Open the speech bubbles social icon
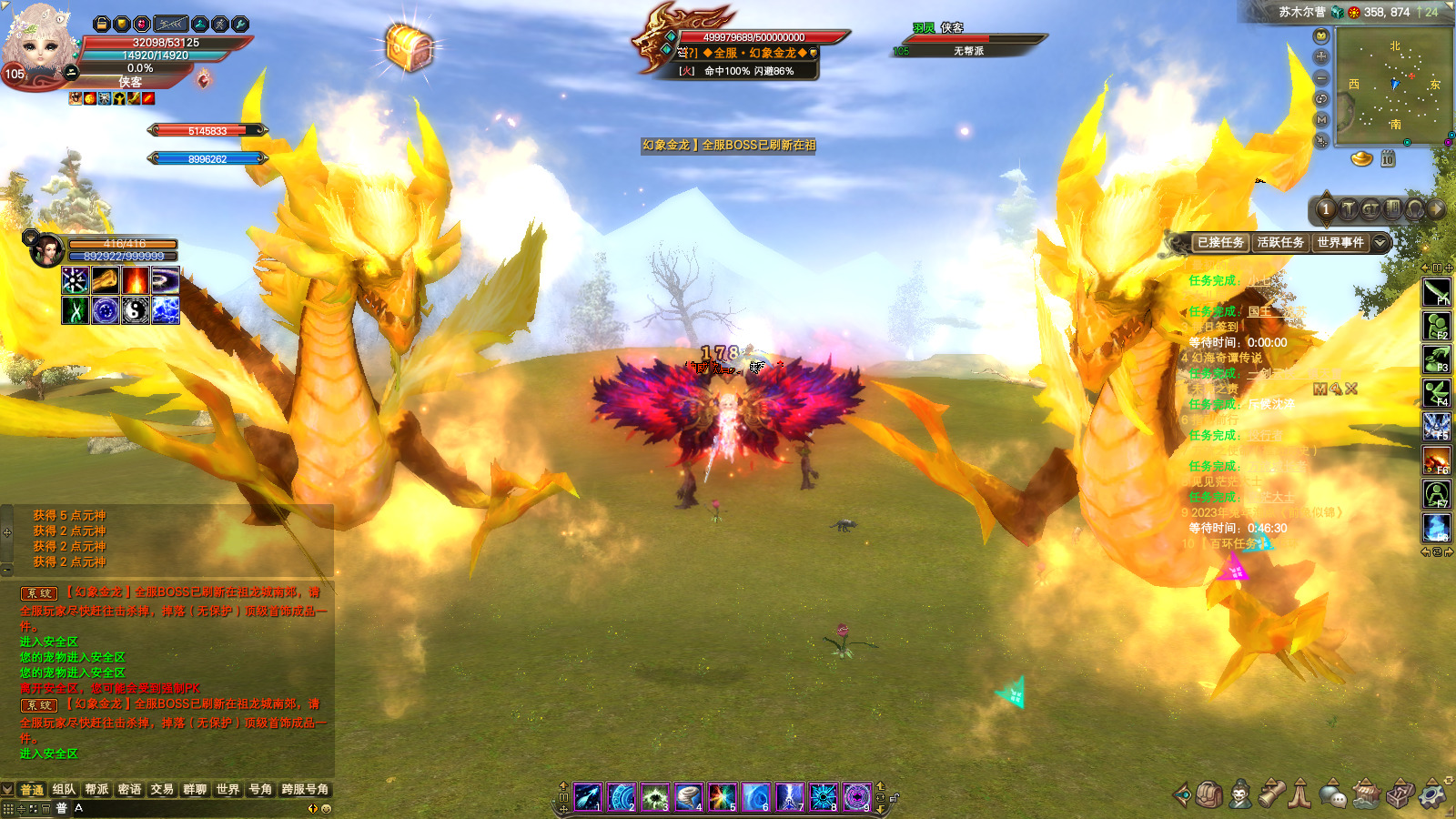Viewport: 1456px width, 819px height. click(1333, 794)
